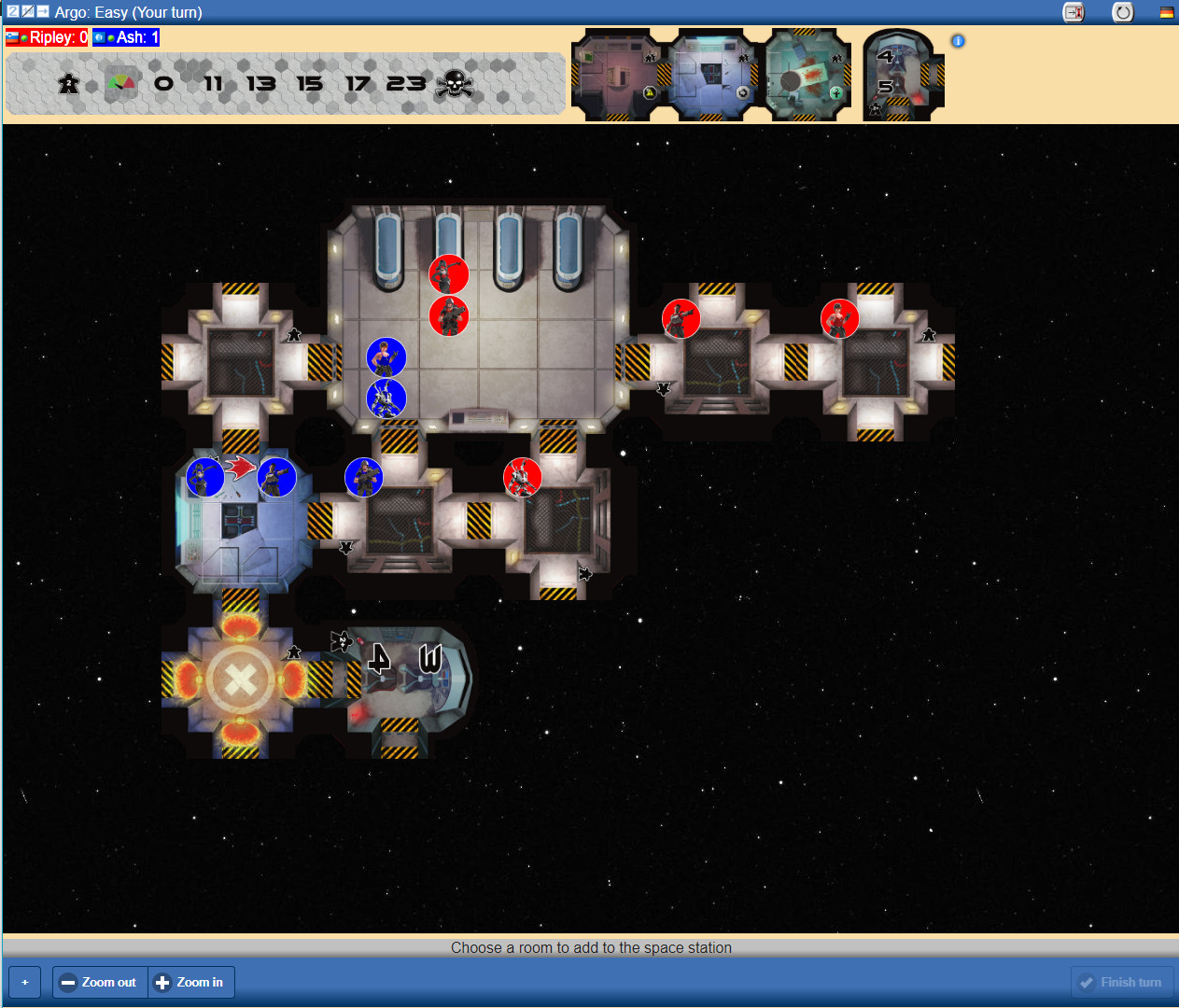Click the arrow icon in the title bar
Screen dimensions: 1179x1008
click(x=43, y=11)
